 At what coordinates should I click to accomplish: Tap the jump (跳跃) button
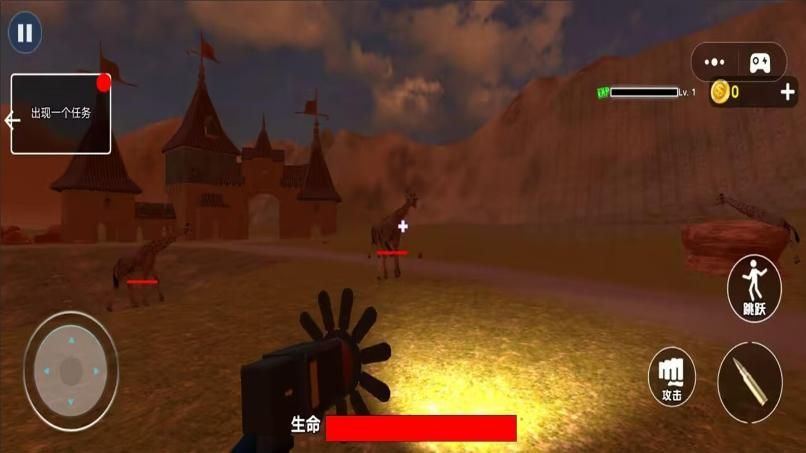click(x=754, y=288)
